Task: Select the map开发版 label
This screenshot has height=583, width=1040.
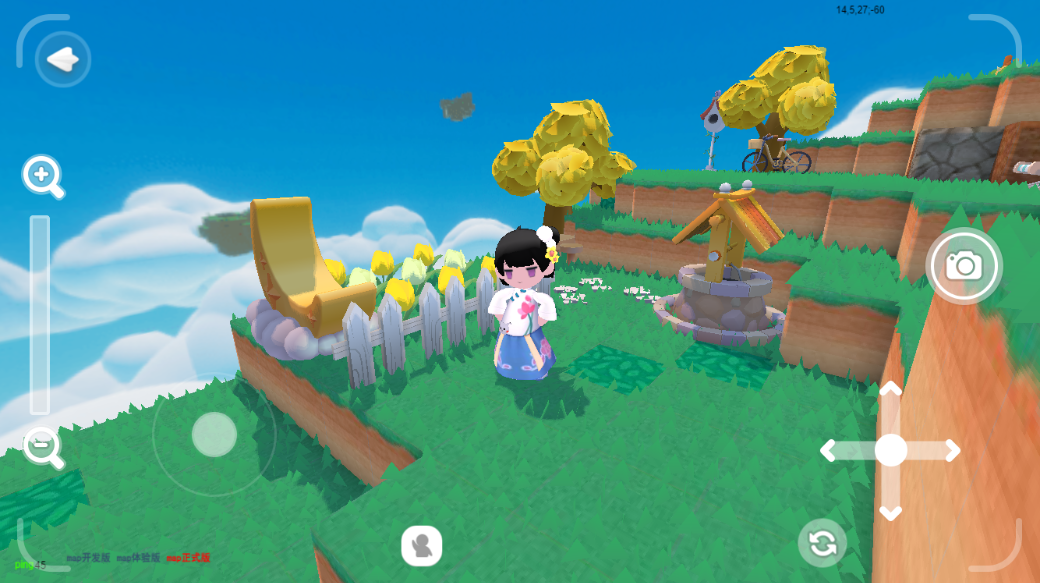Action: 88,558
